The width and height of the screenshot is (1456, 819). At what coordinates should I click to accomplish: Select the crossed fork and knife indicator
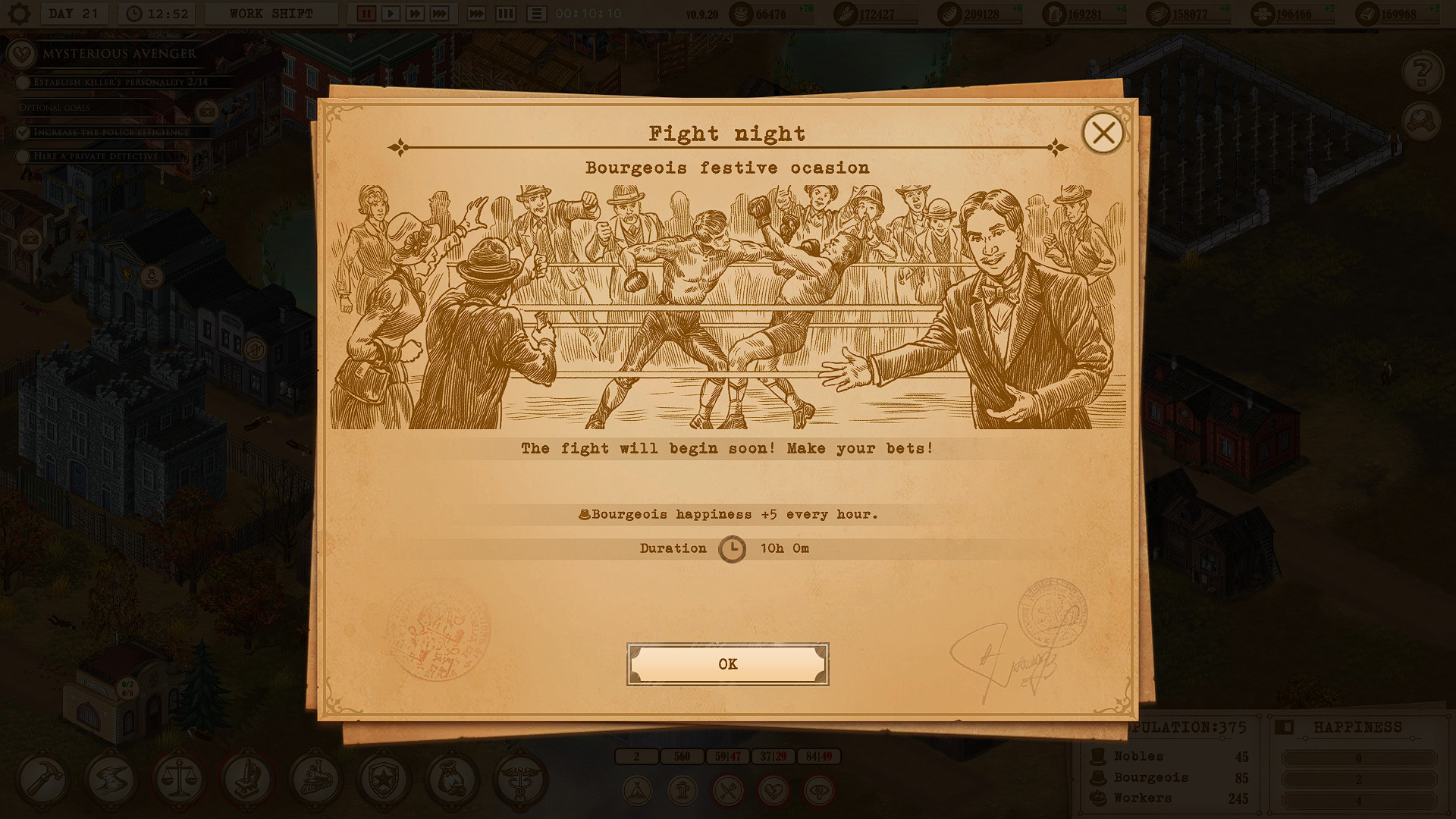click(728, 792)
